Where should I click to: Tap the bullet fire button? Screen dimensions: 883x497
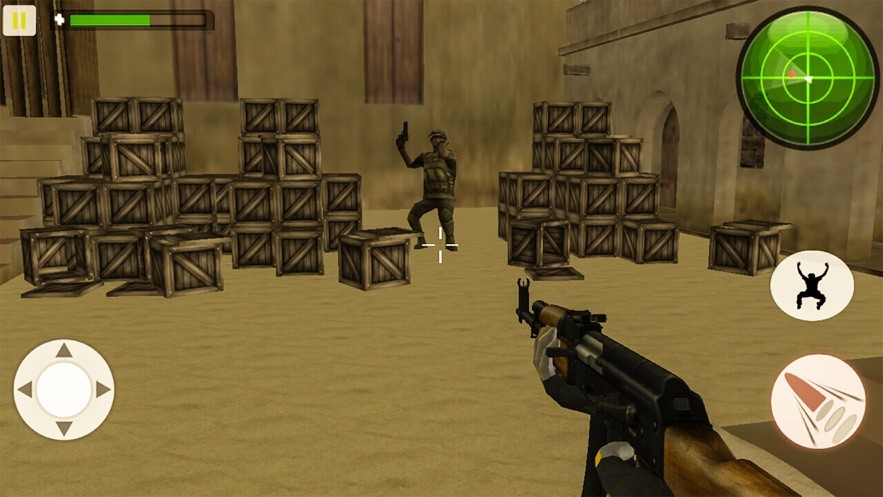[818, 402]
